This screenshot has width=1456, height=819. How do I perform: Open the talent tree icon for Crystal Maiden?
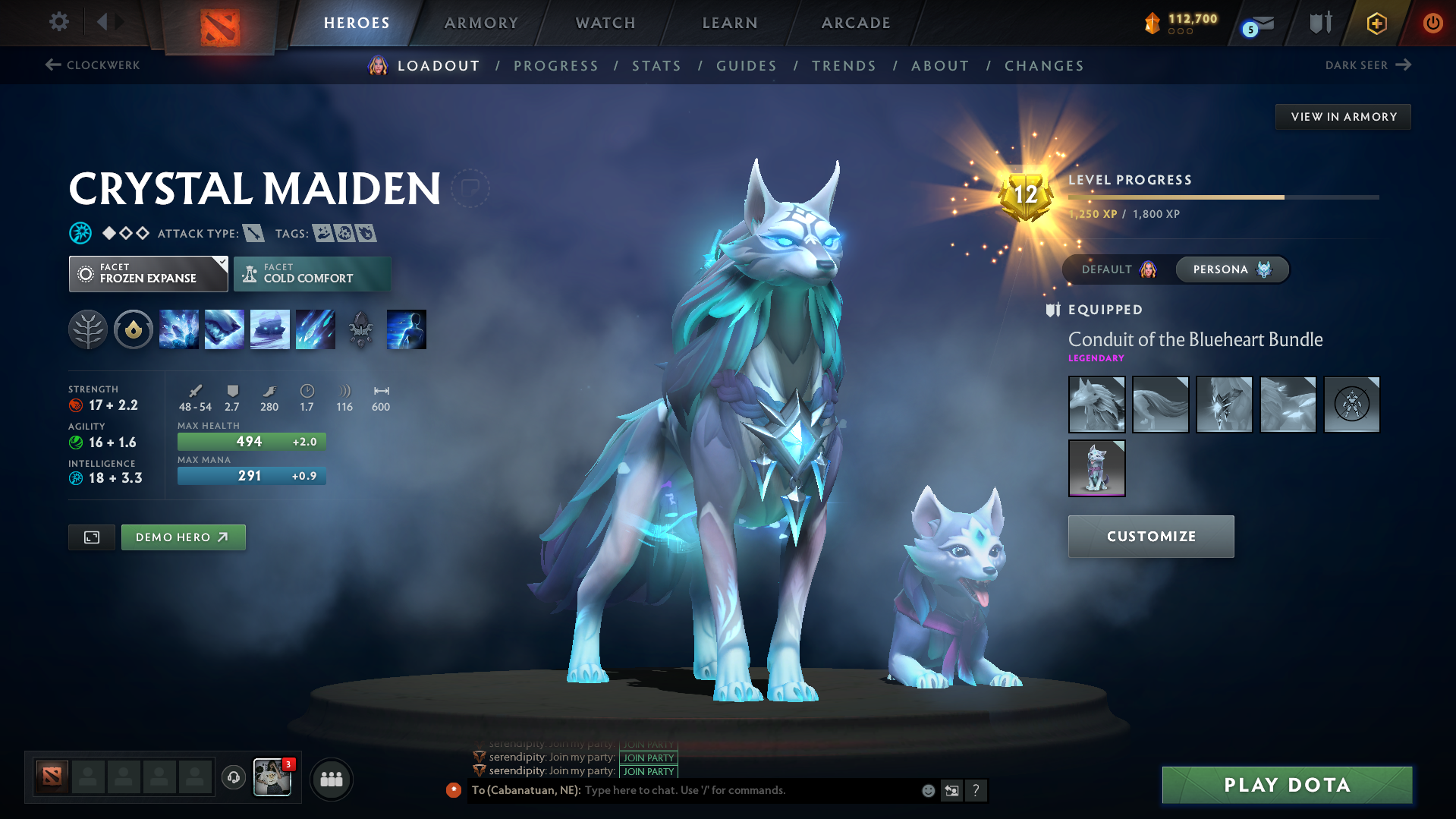click(88, 329)
